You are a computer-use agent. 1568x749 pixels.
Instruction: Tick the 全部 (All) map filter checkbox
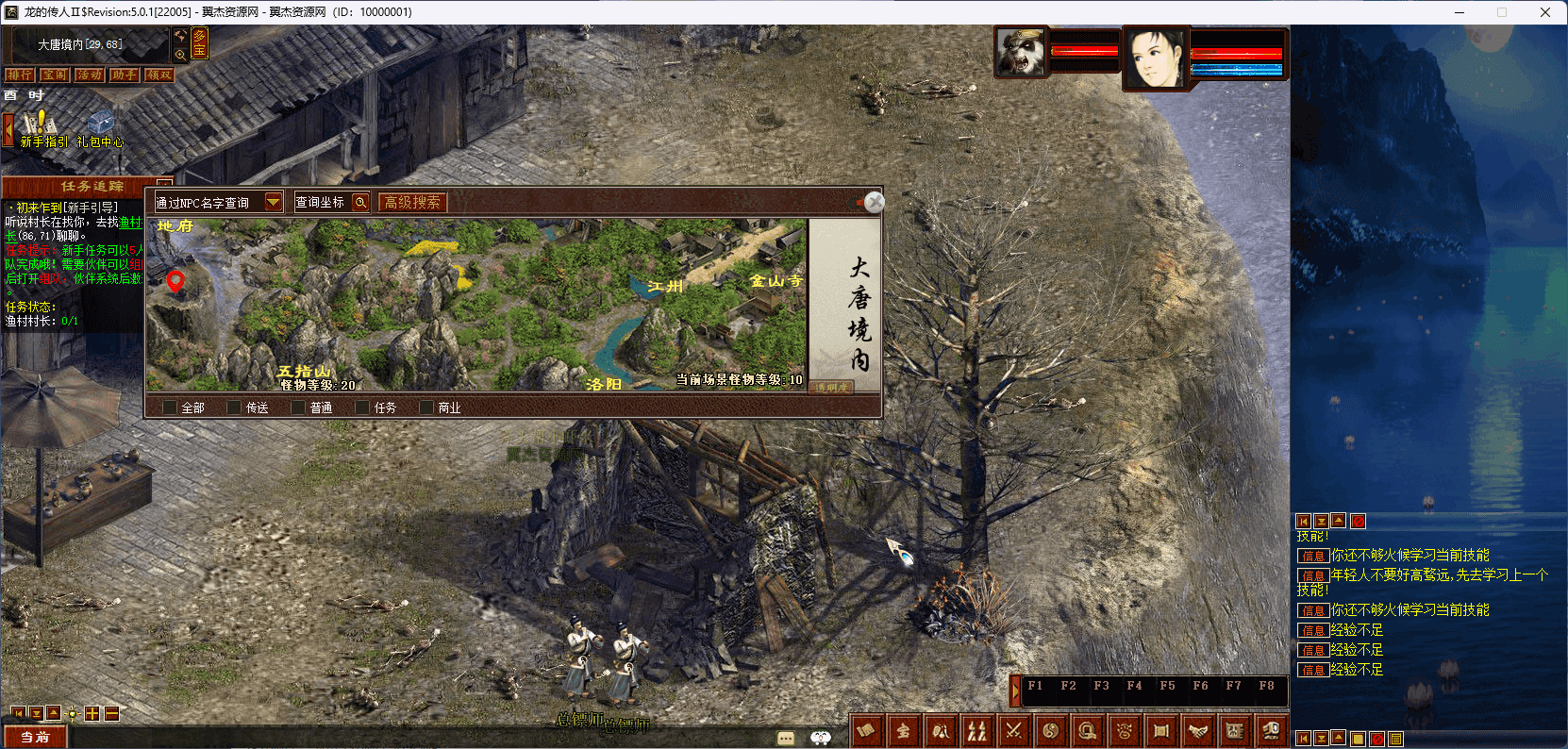tap(170, 408)
